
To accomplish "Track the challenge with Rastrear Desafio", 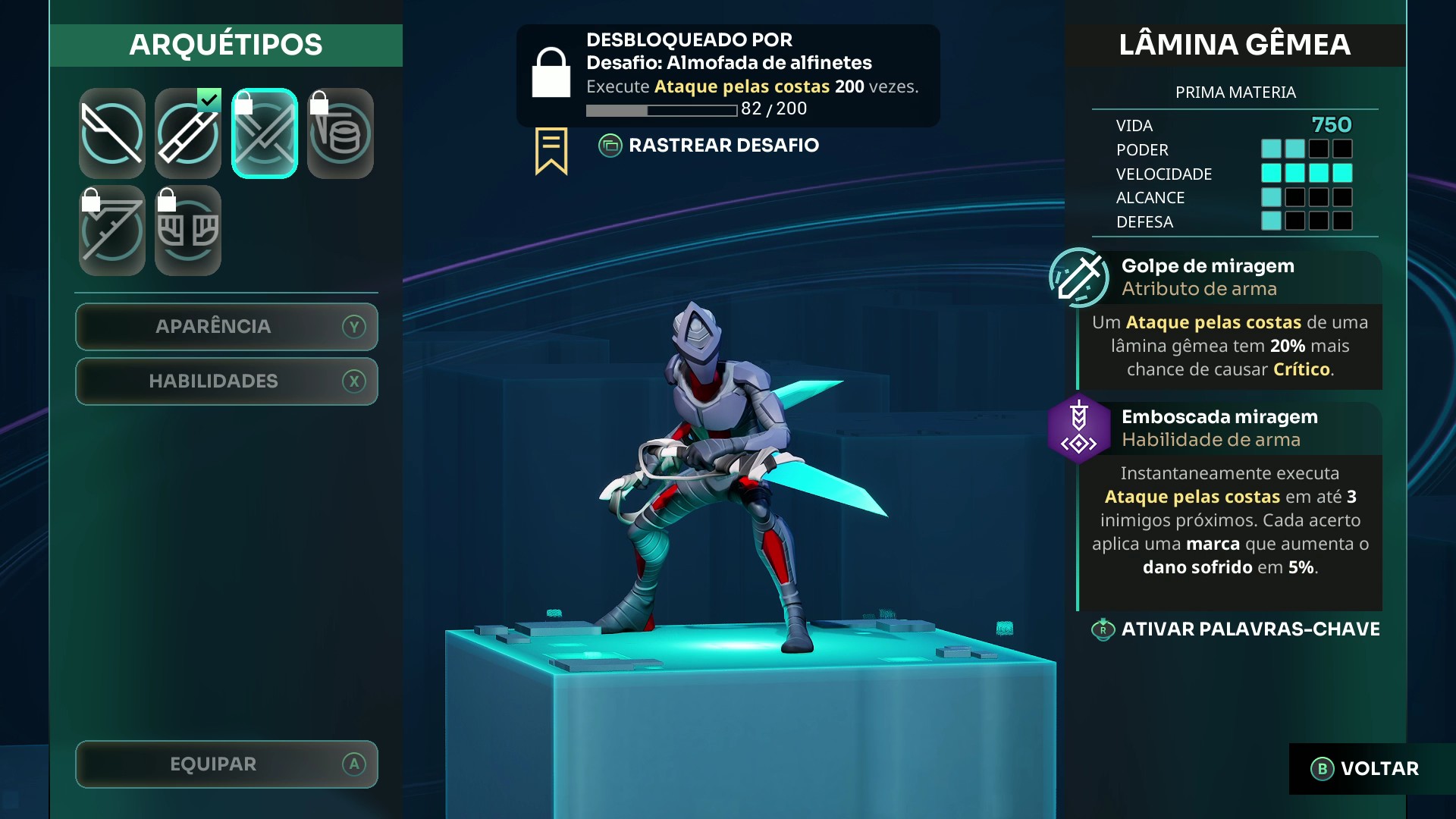I will pyautogui.click(x=709, y=146).
